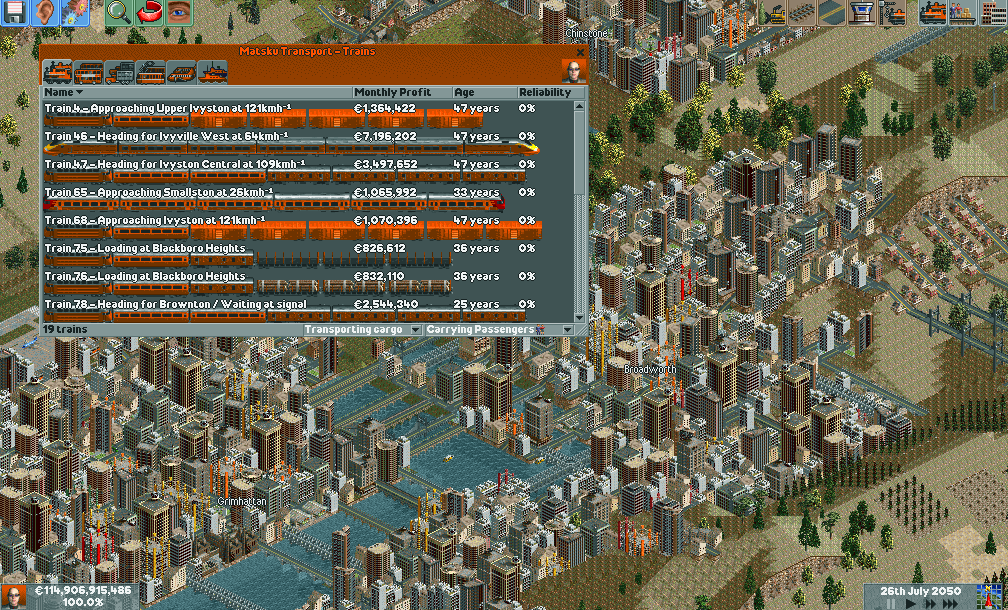The width and height of the screenshot is (1008, 610).
Task: Click the company owner portrait in Trains window
Action: tap(574, 72)
